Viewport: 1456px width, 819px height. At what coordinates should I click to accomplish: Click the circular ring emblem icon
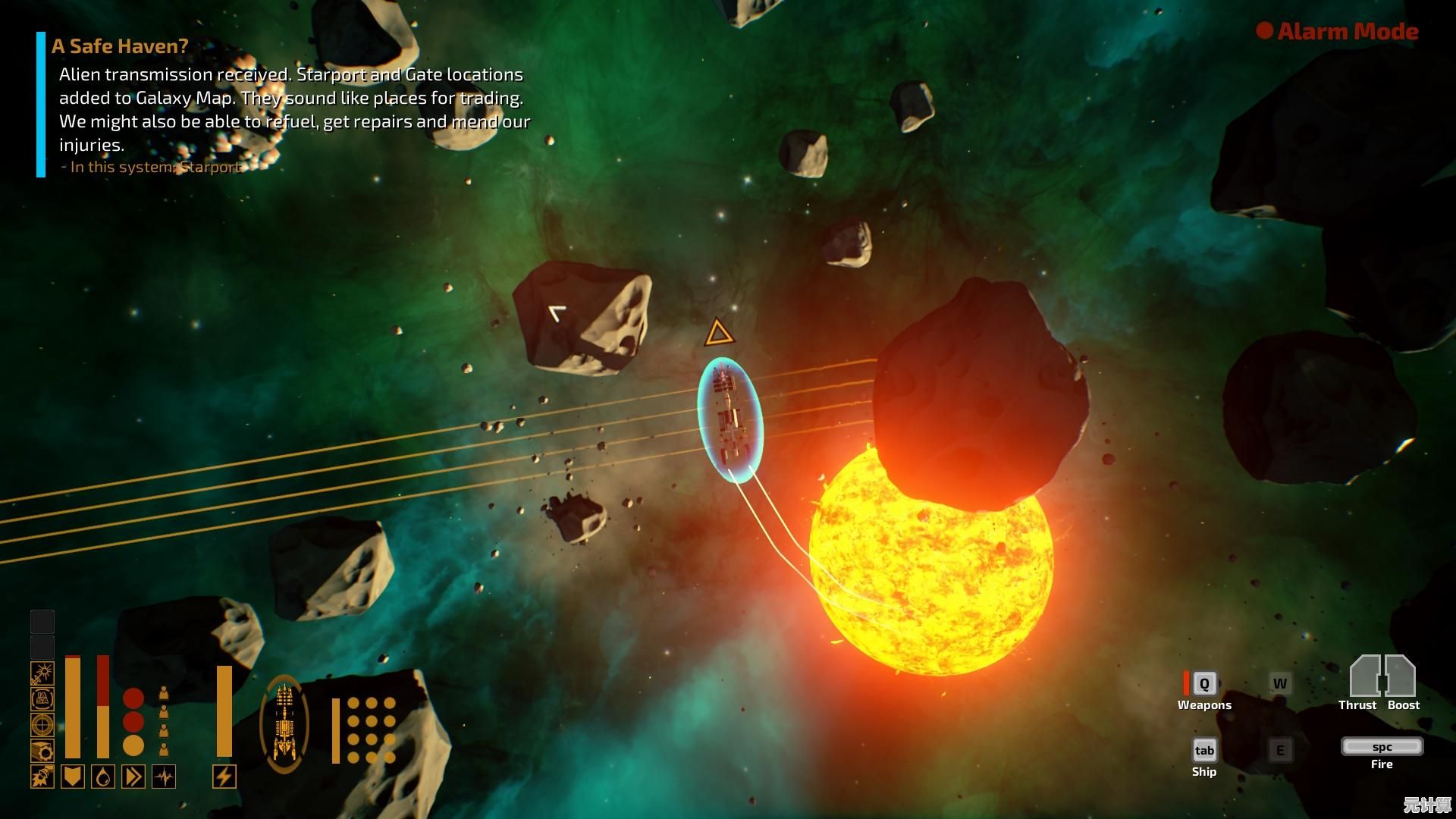coord(42,698)
